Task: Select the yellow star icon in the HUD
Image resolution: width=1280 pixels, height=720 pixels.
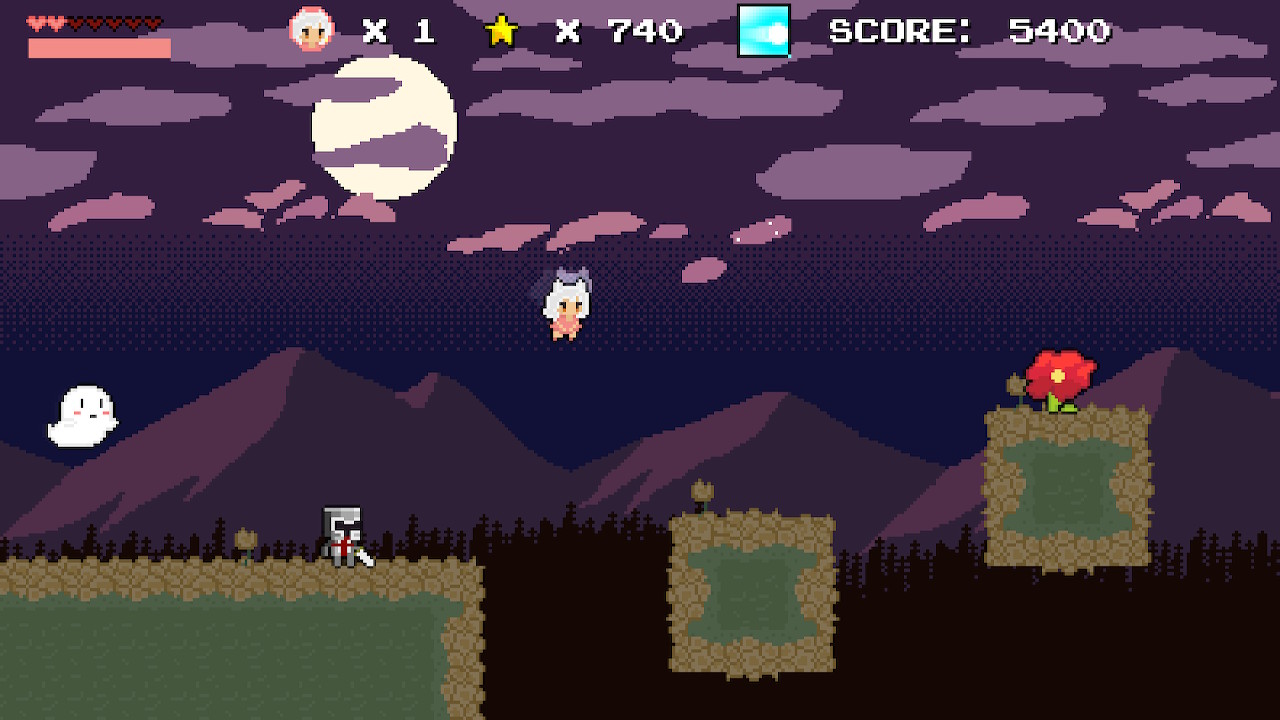Action: tap(503, 30)
